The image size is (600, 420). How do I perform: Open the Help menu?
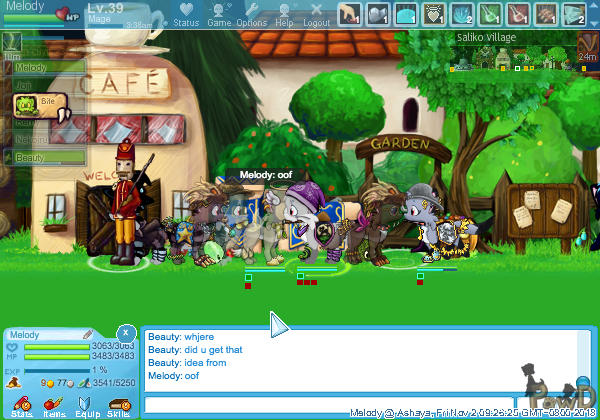(x=284, y=13)
